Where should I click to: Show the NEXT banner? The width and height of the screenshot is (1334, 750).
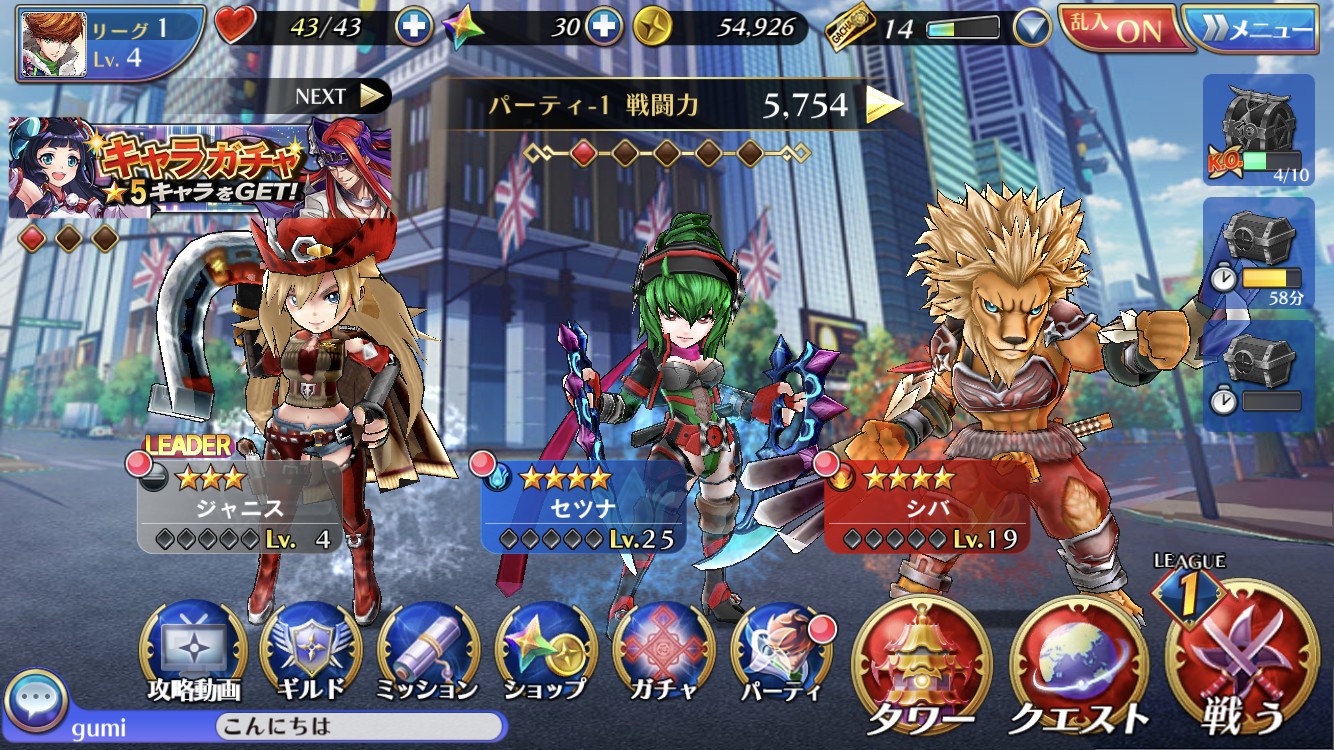coord(340,96)
